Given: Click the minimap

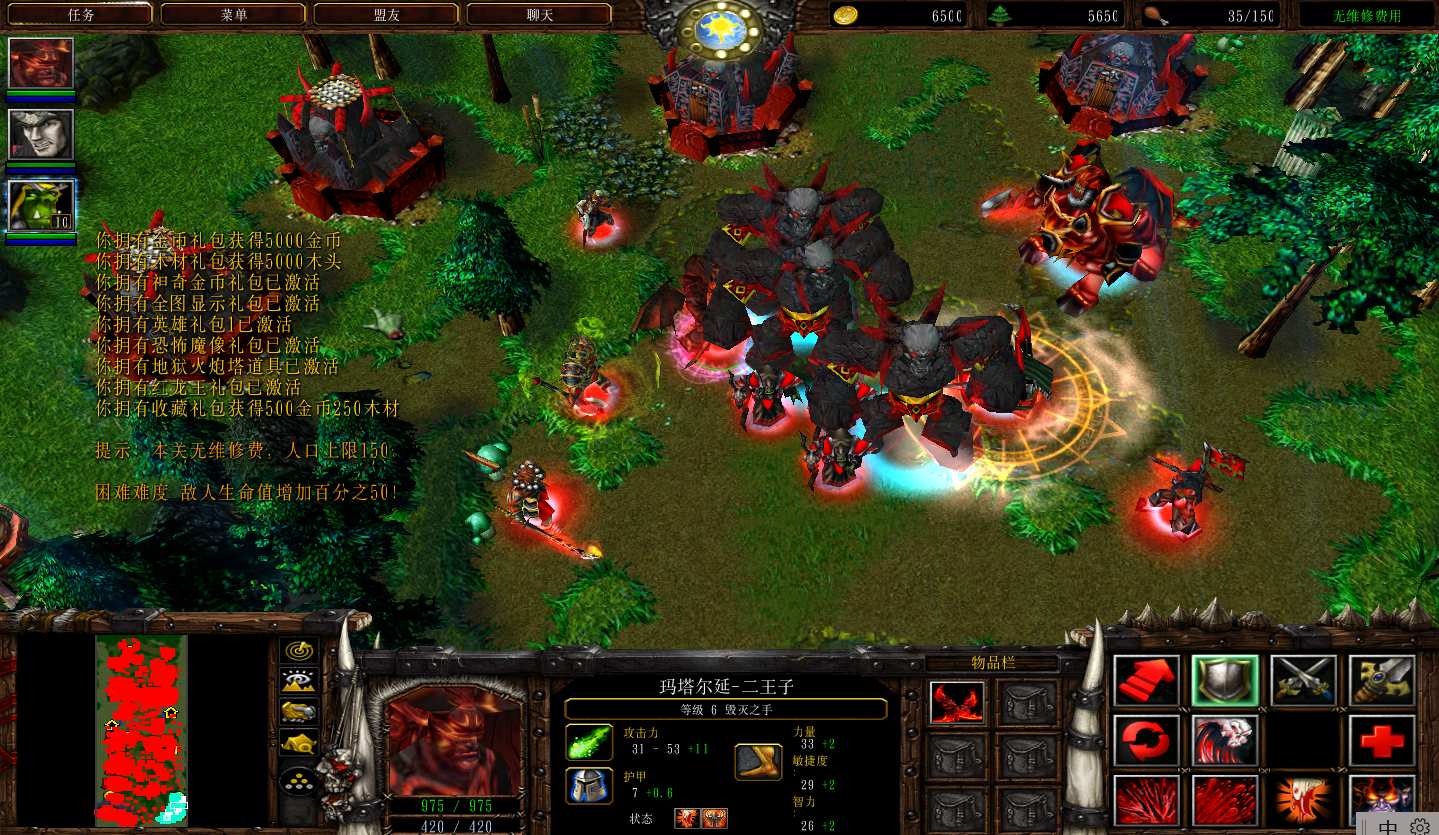Looking at the screenshot, I should click(x=141, y=728).
